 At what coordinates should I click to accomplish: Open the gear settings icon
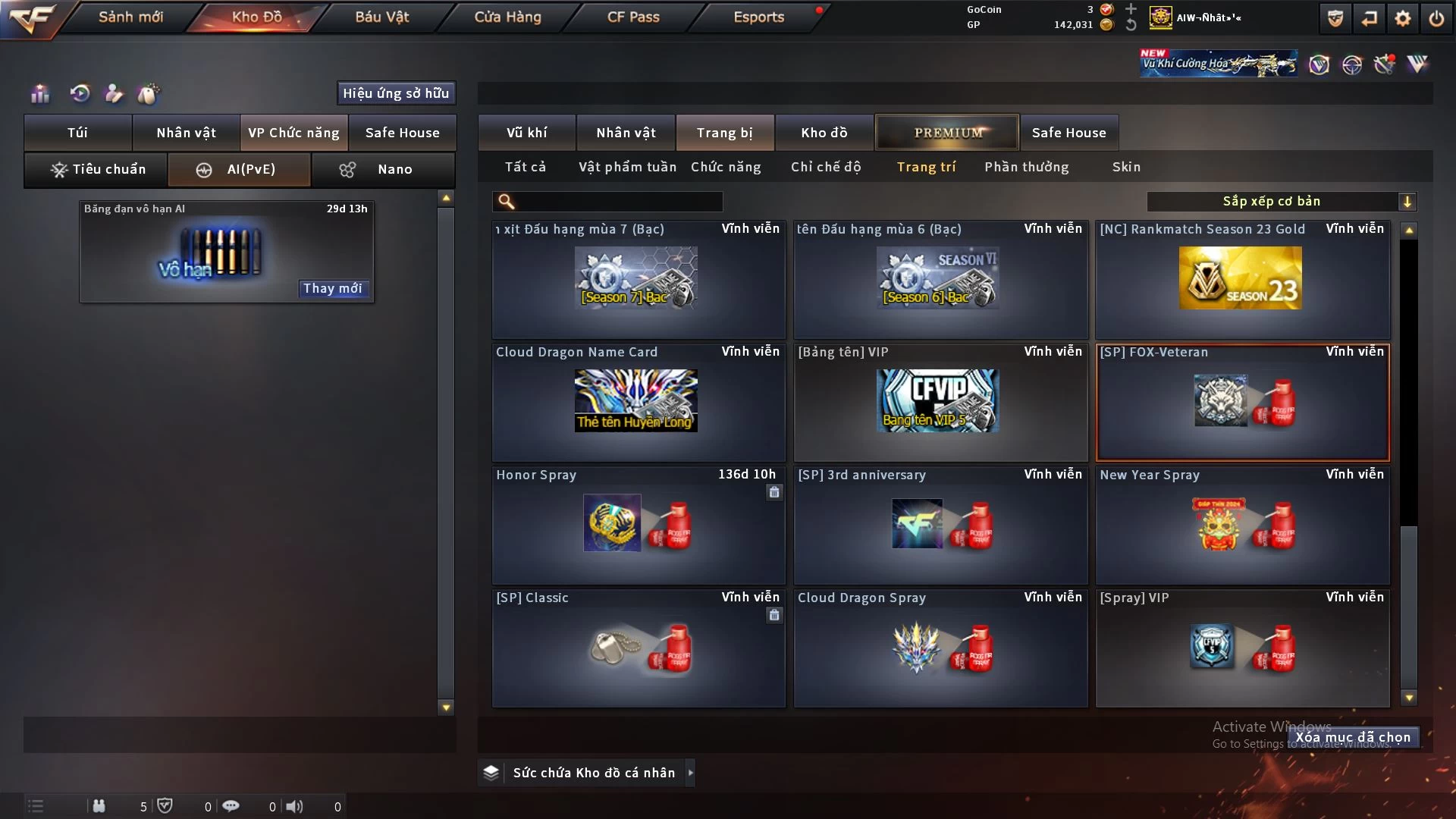point(1403,18)
